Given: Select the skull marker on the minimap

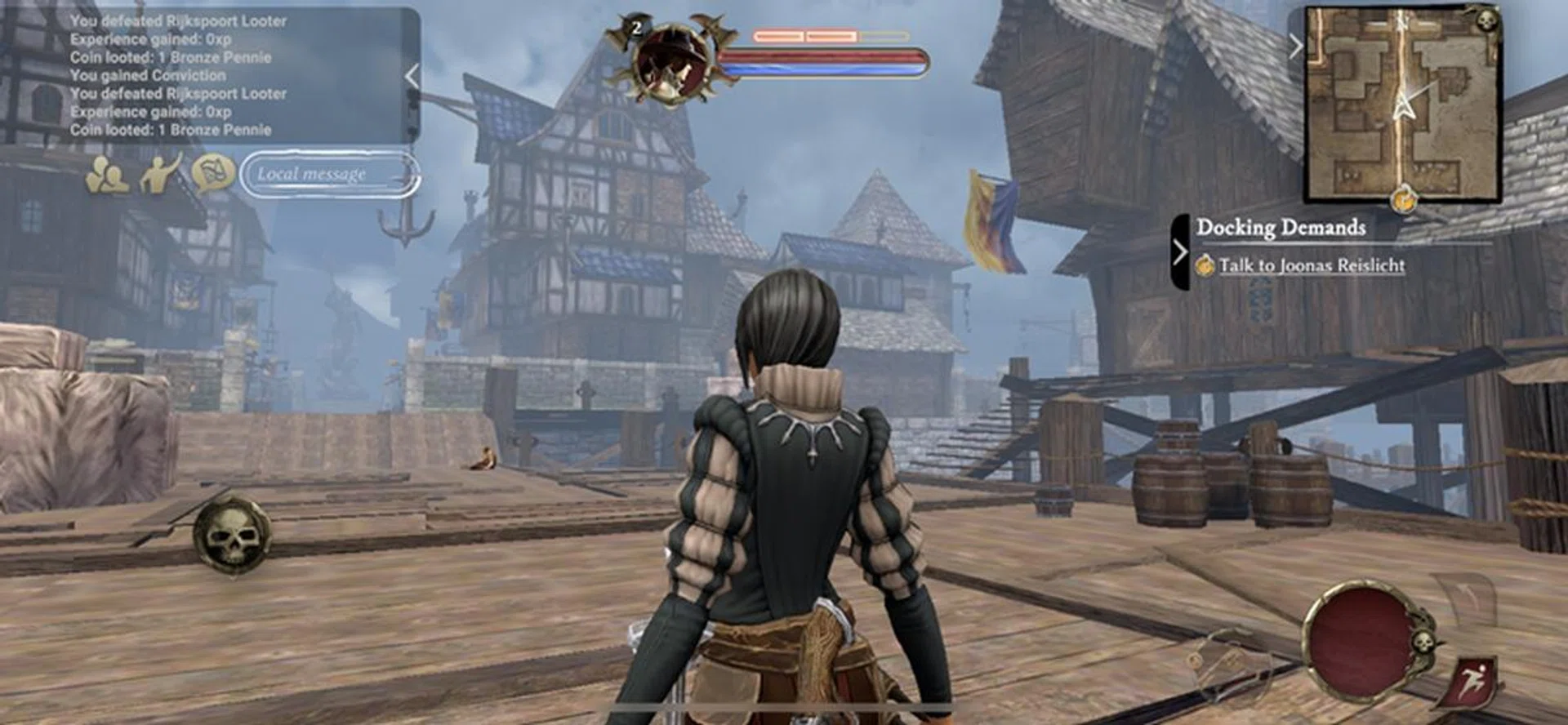Looking at the screenshot, I should click(x=1486, y=20).
